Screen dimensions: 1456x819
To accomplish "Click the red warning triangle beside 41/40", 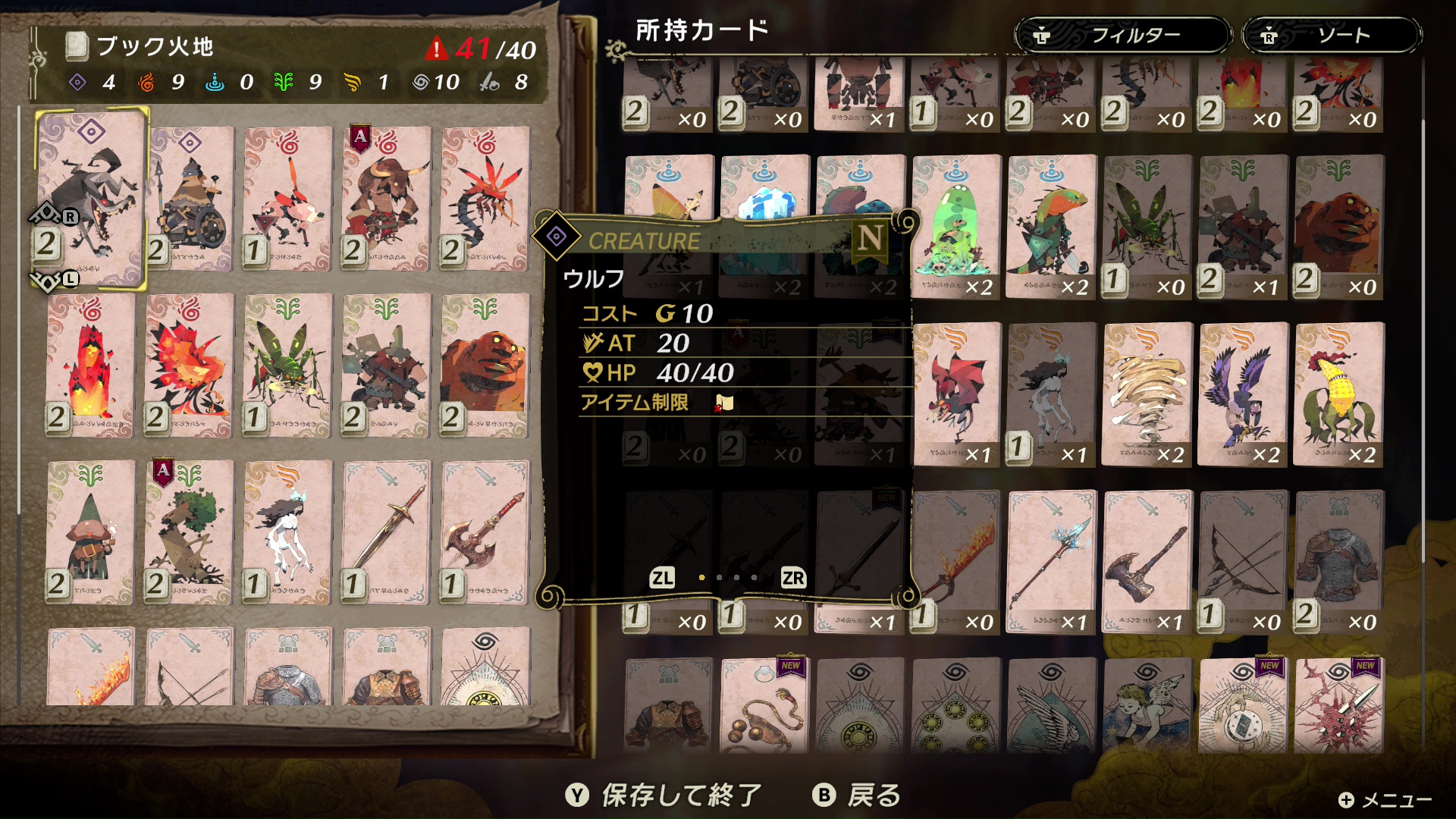I will pyautogui.click(x=438, y=48).
